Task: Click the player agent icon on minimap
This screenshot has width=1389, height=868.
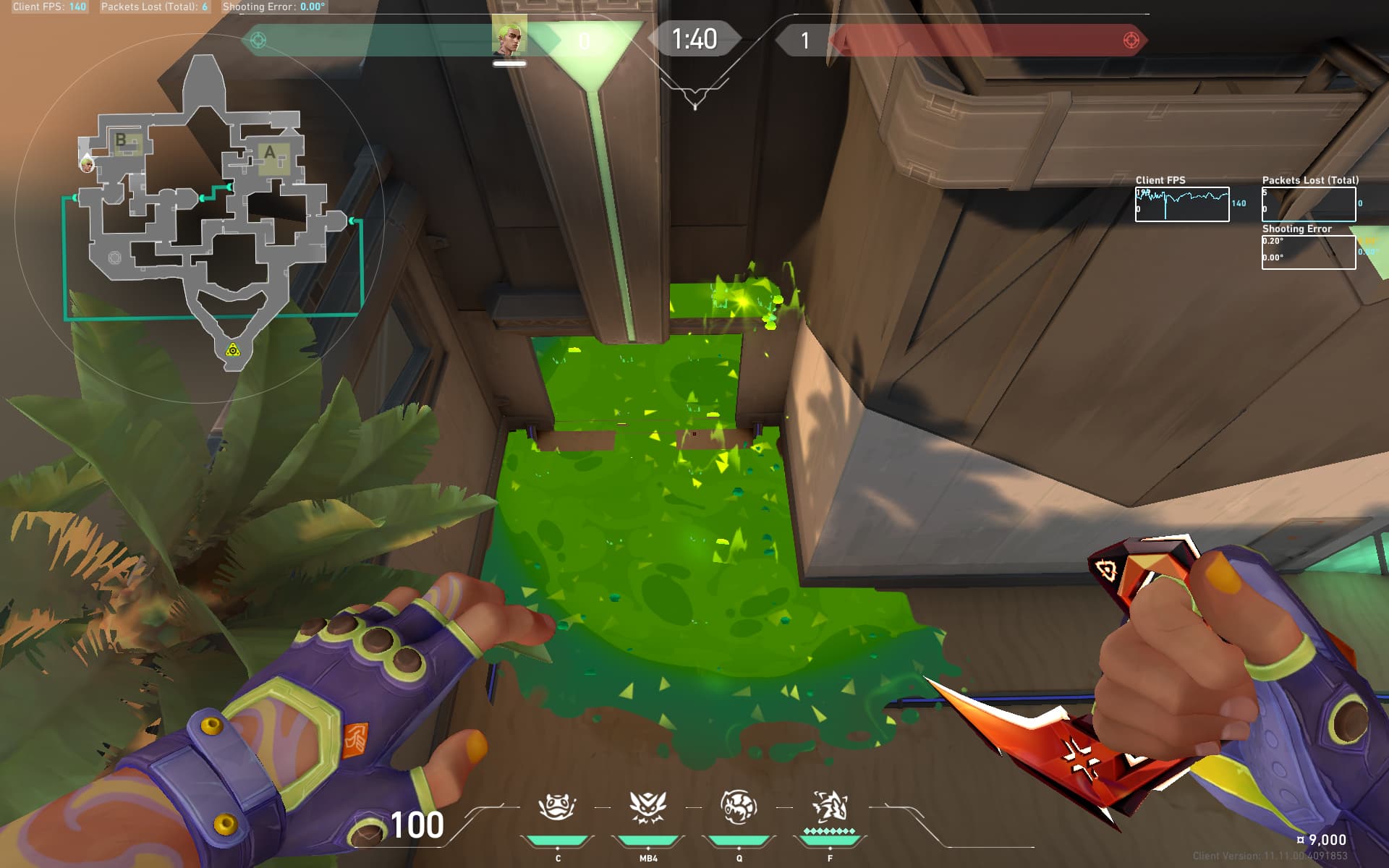Action: click(x=87, y=164)
